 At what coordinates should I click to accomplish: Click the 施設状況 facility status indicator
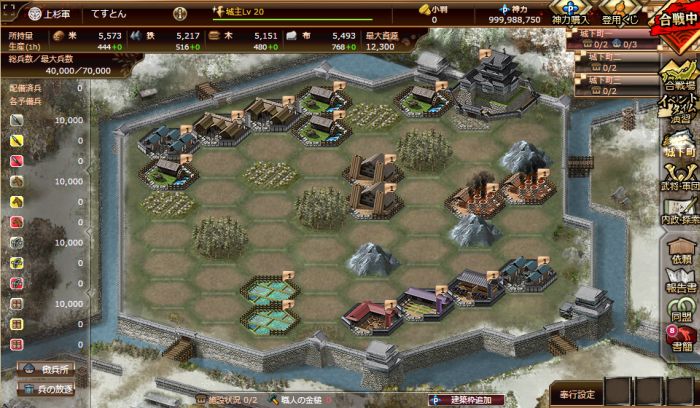pyautogui.click(x=227, y=400)
